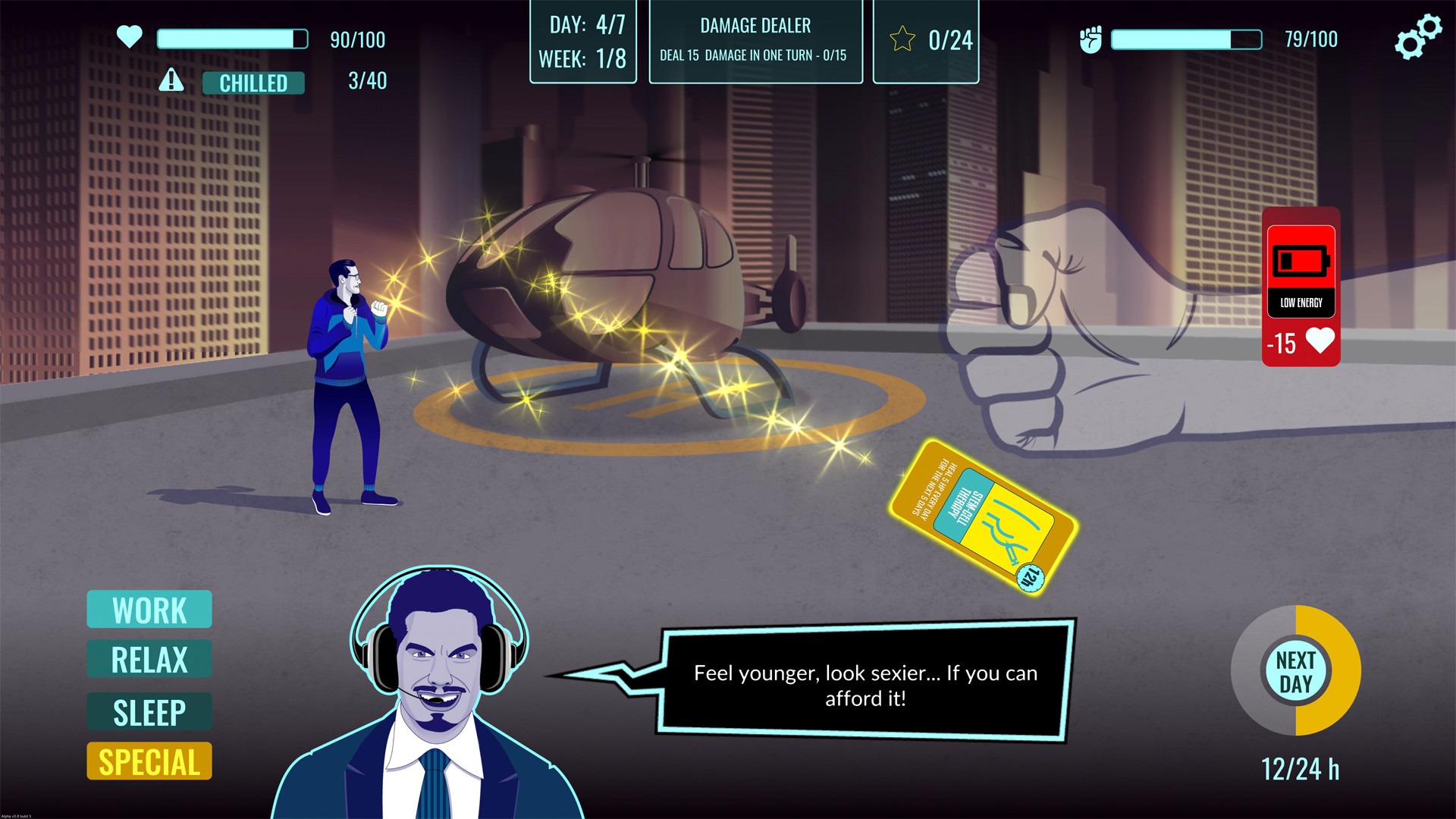The width and height of the screenshot is (1456, 819).
Task: Click the heart health icon
Action: pos(129,36)
